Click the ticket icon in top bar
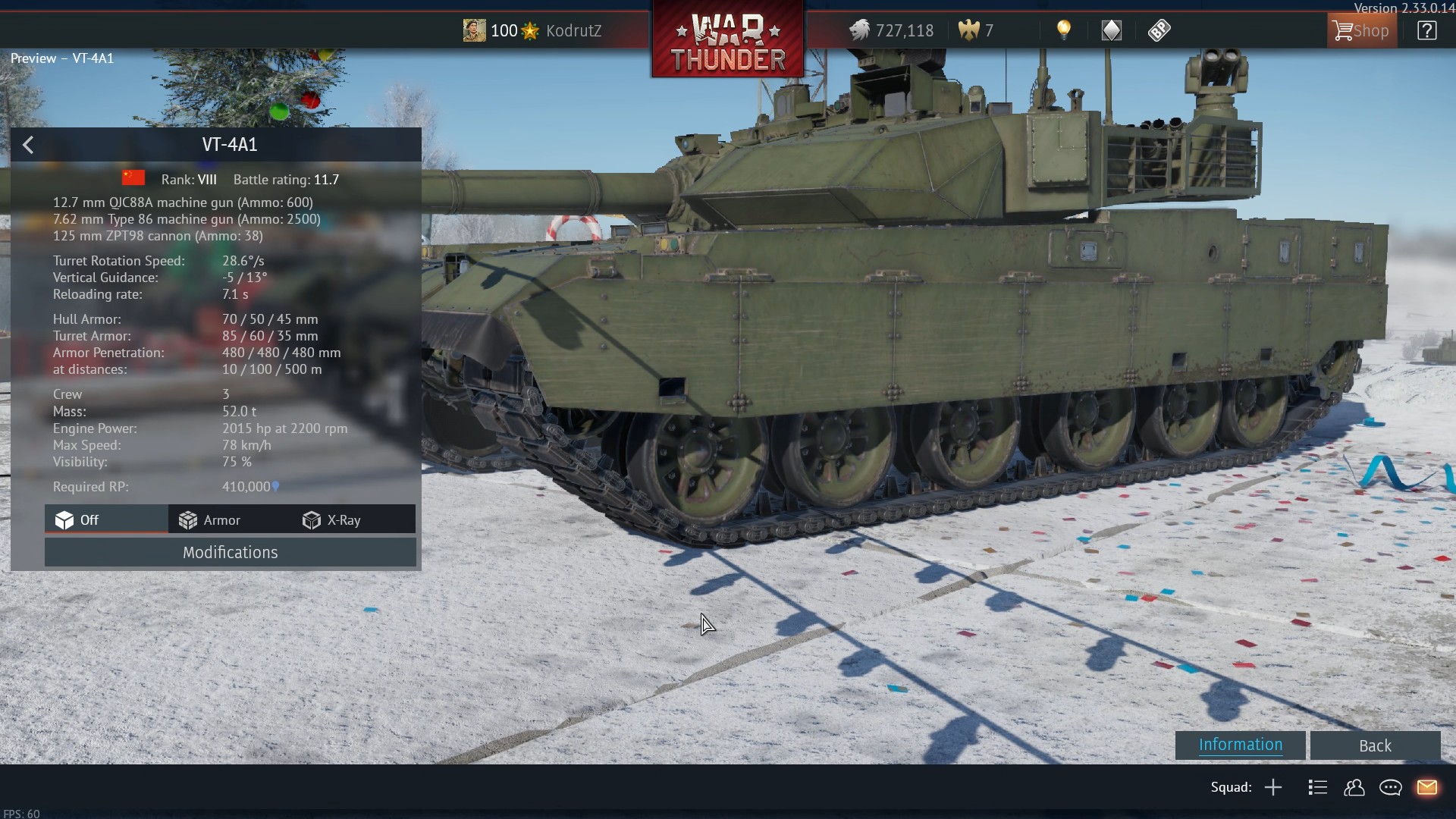 click(1159, 30)
